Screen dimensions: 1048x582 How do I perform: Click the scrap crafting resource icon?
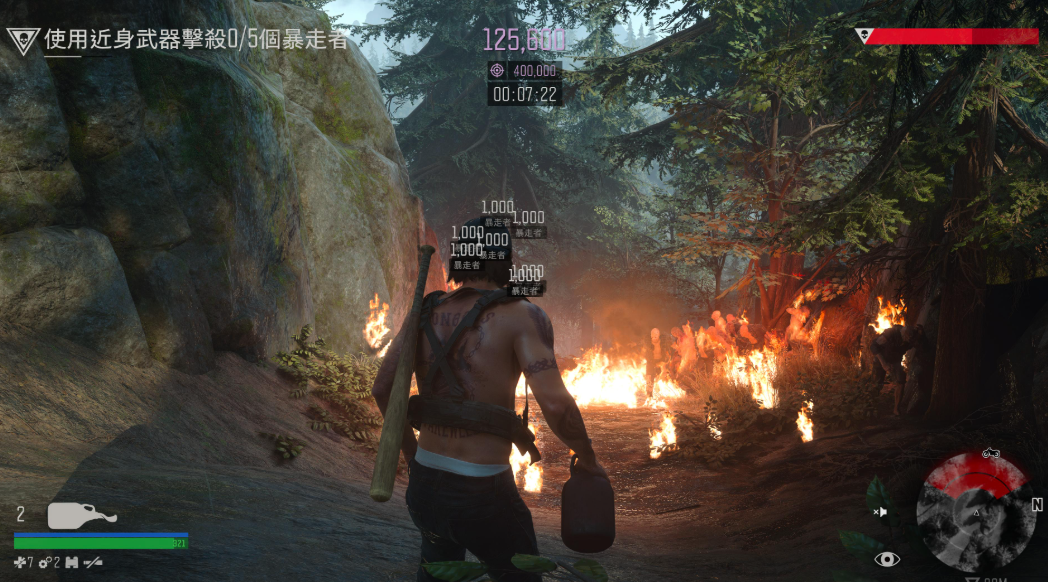coord(21,563)
